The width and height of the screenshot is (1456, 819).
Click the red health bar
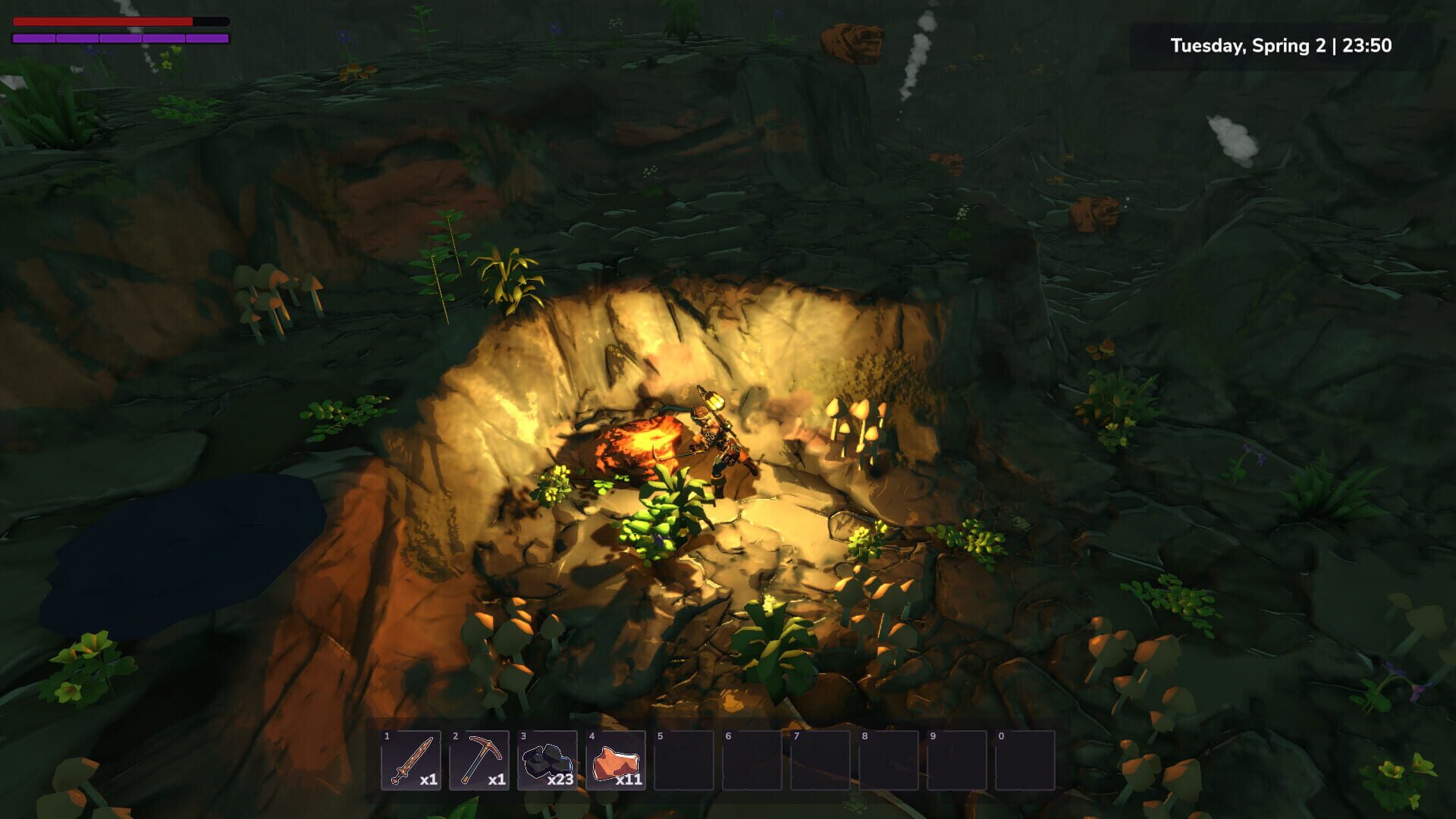[102, 21]
